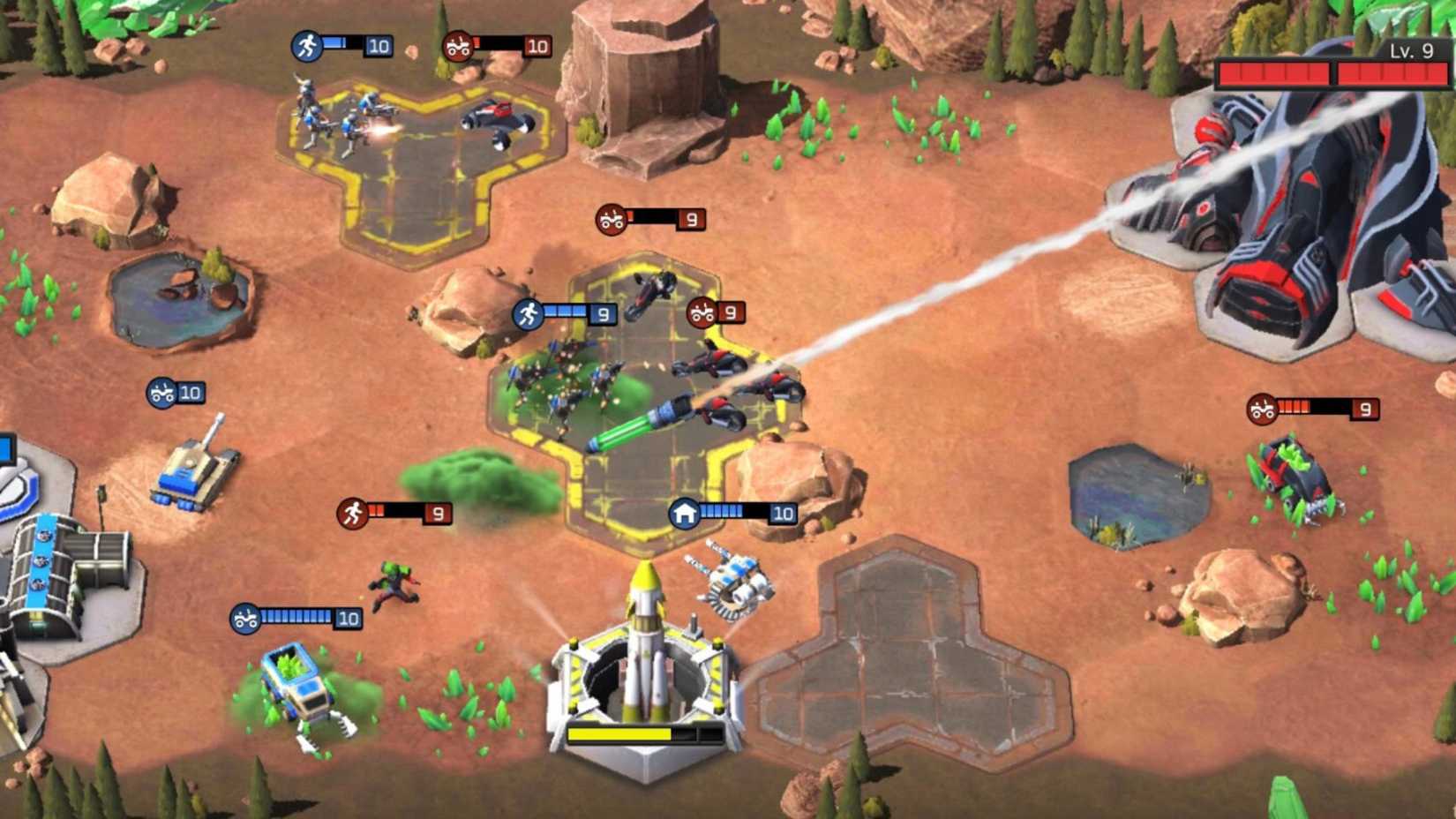Click the enemy base health bar segments
Image resolution: width=1456 pixels, height=819 pixels.
1324,73
